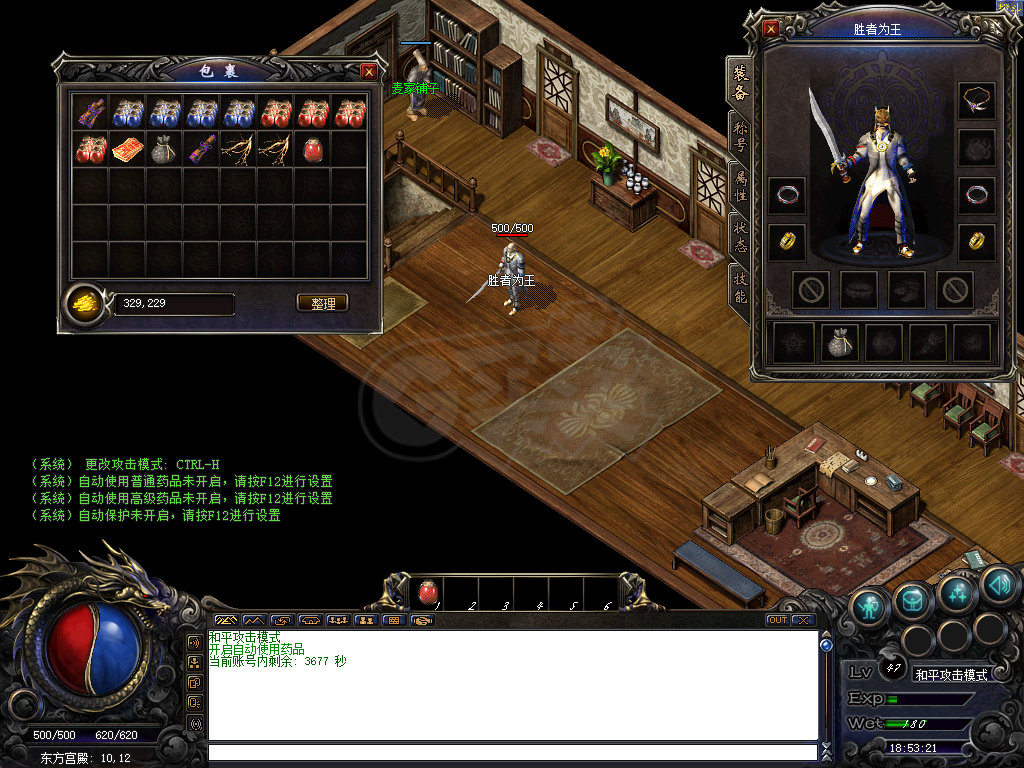1024x768 pixels.
Task: Open the character icon button on the HUD
Action: [870, 605]
